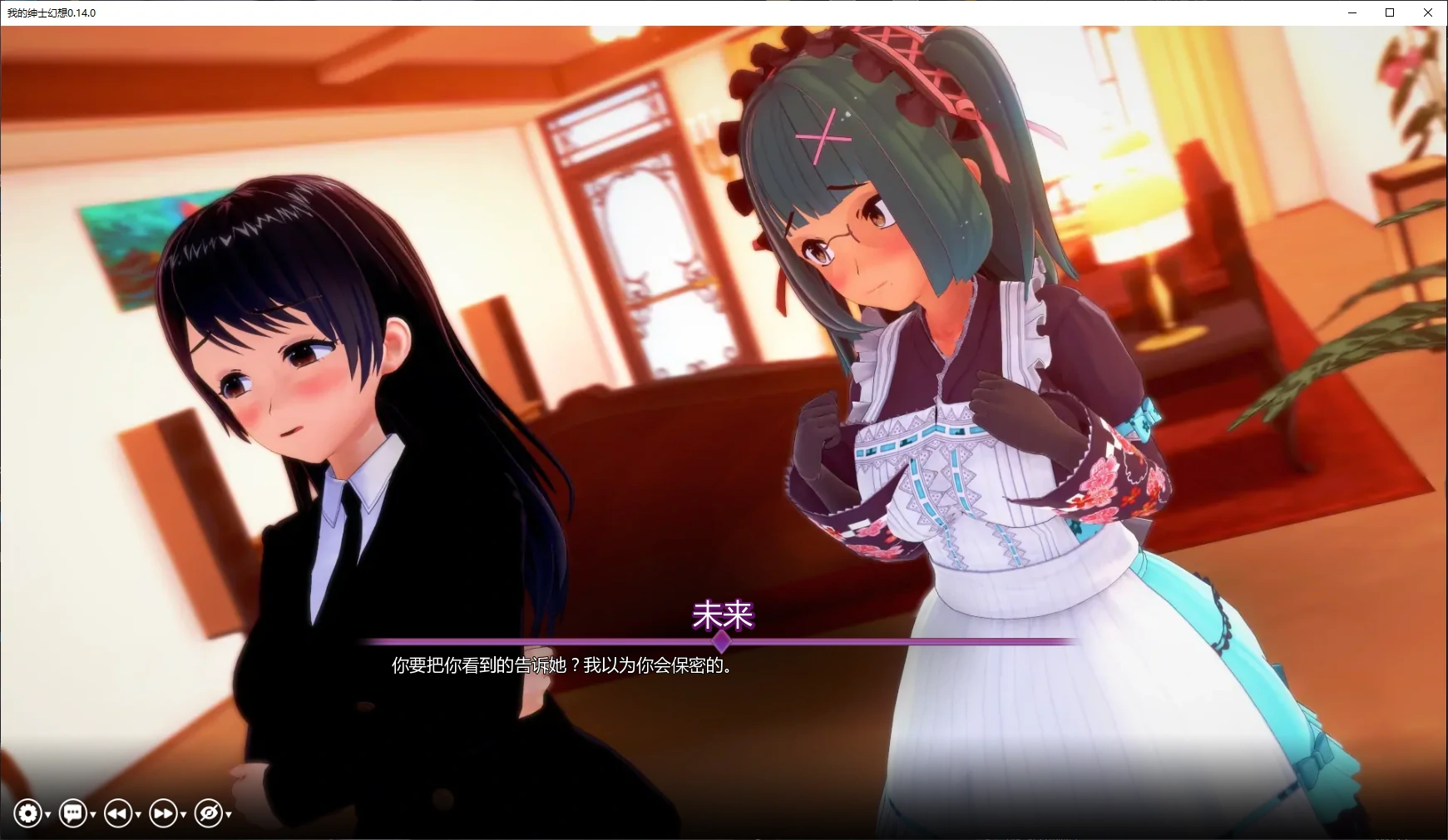This screenshot has height=840, width=1448.
Task: Select the rewind dialogue icon
Action: coord(120,814)
